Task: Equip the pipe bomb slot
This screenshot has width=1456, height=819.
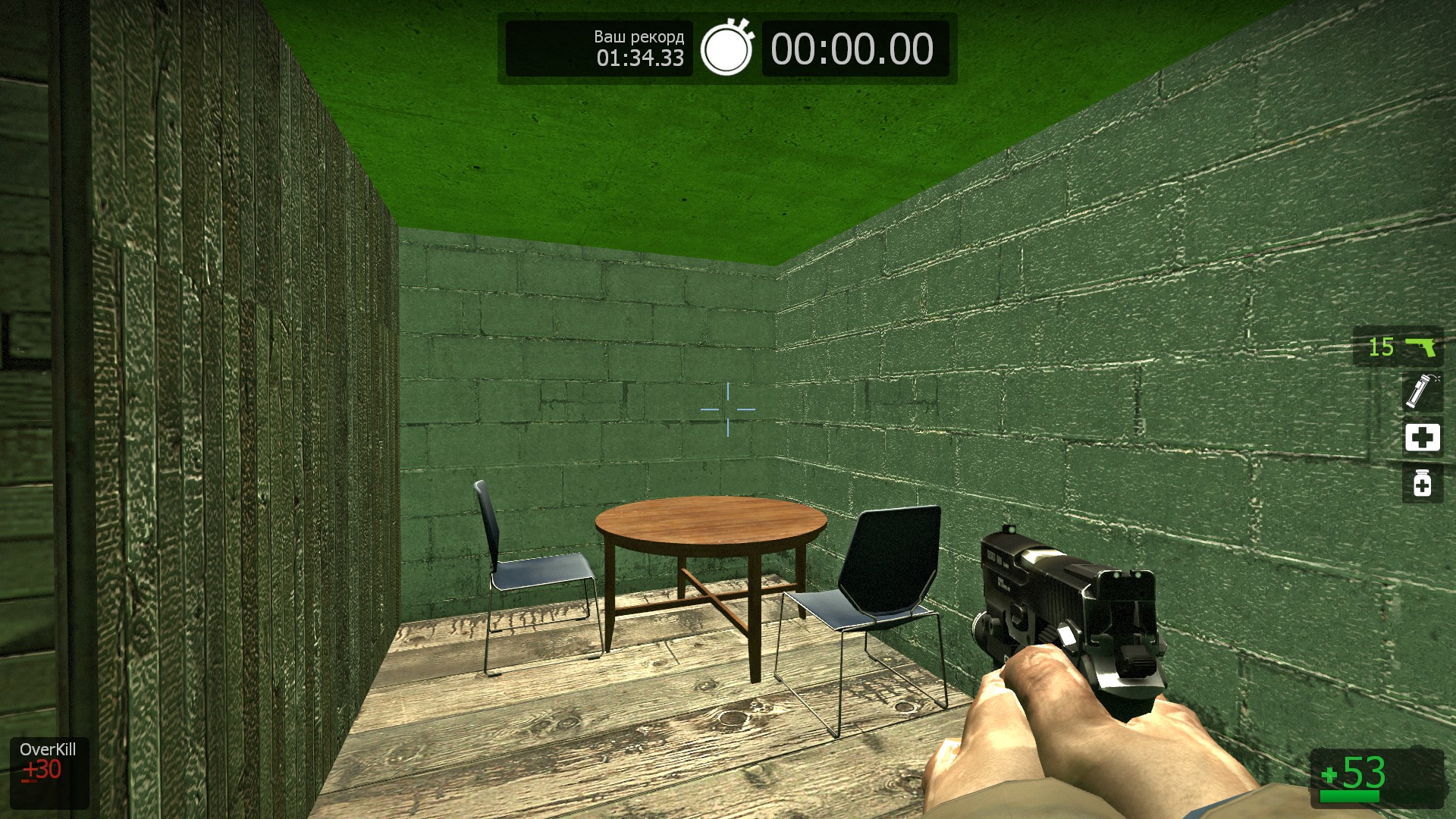Action: (1421, 391)
